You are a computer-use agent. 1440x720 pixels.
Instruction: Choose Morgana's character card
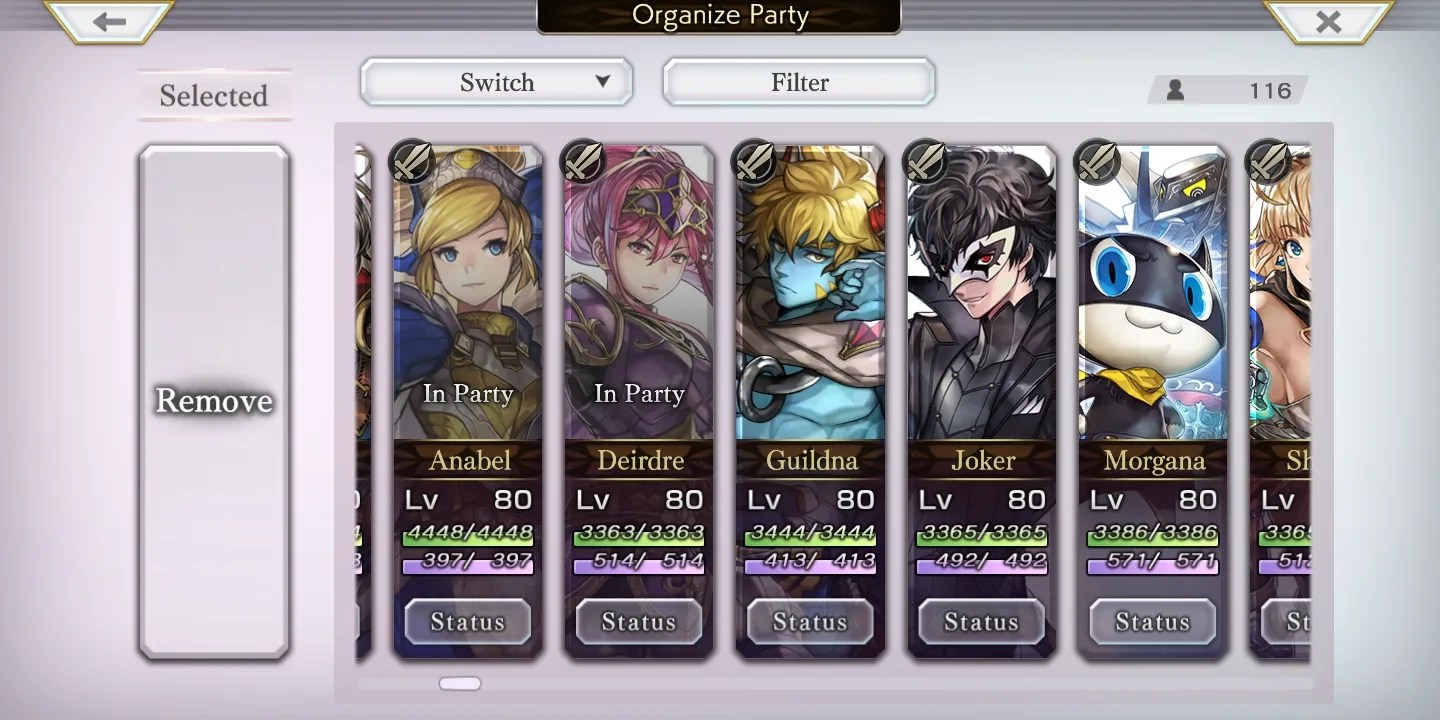coord(1153,300)
